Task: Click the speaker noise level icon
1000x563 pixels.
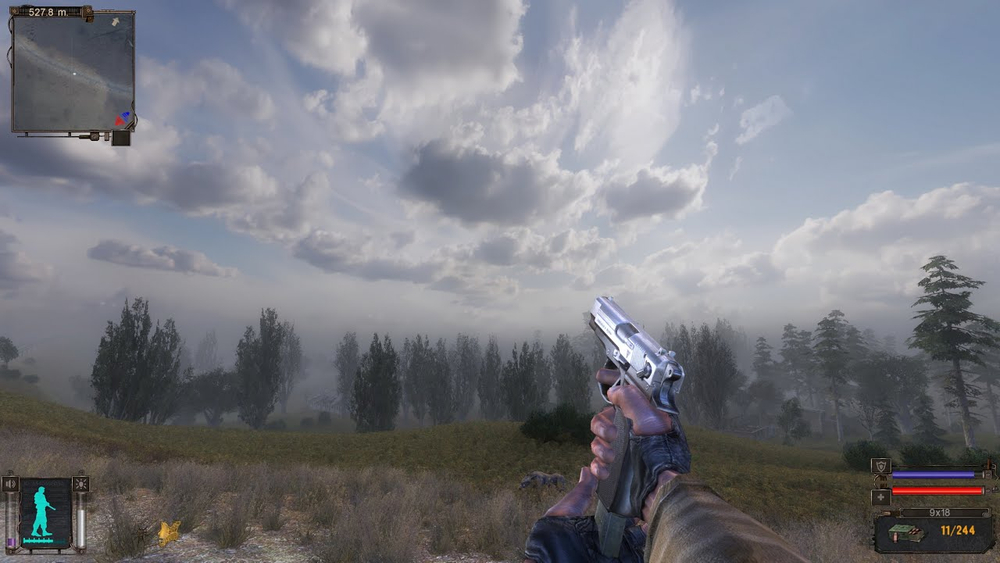Action: [12, 485]
